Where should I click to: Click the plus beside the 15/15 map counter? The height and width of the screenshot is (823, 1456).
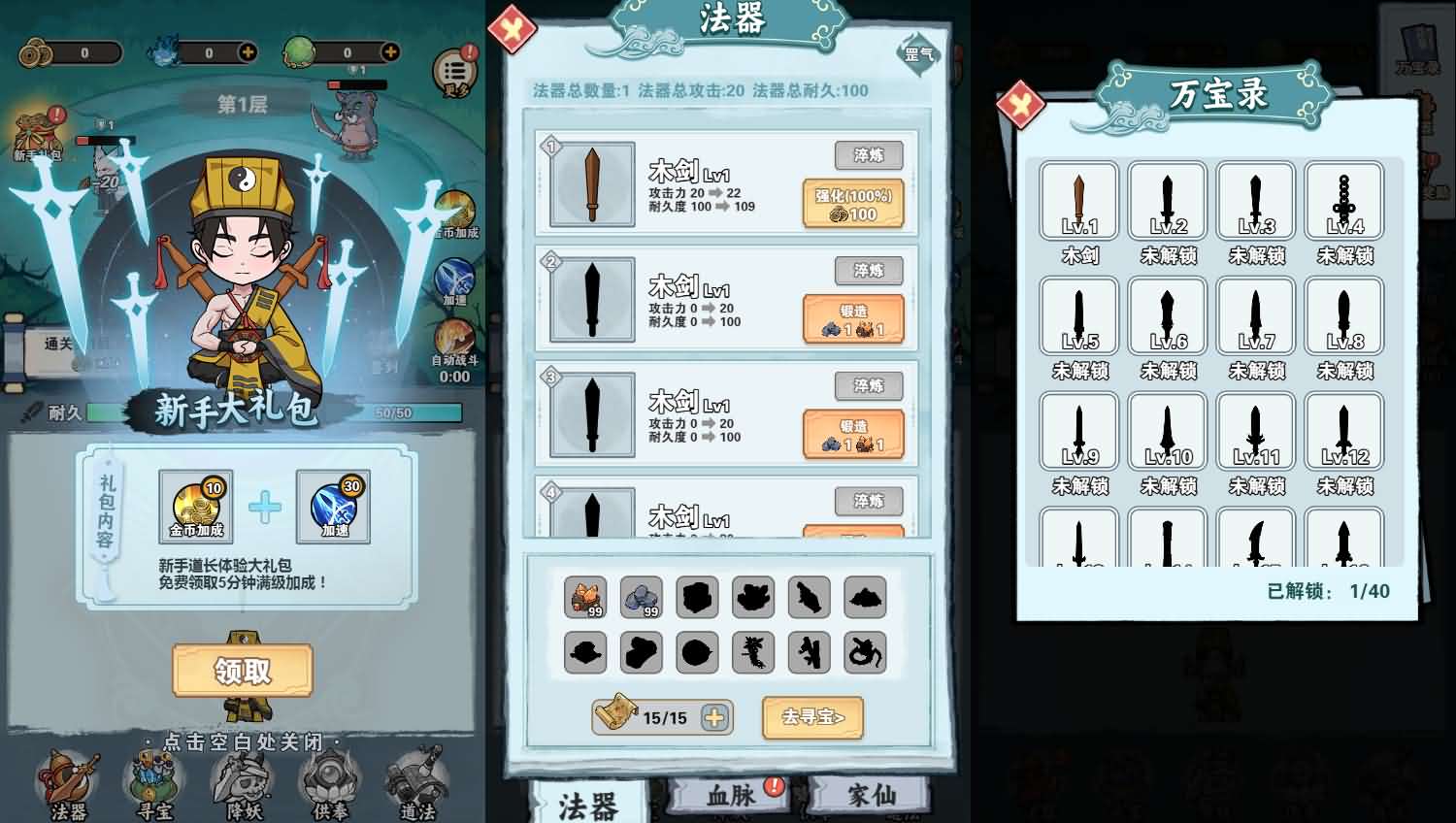tap(714, 718)
